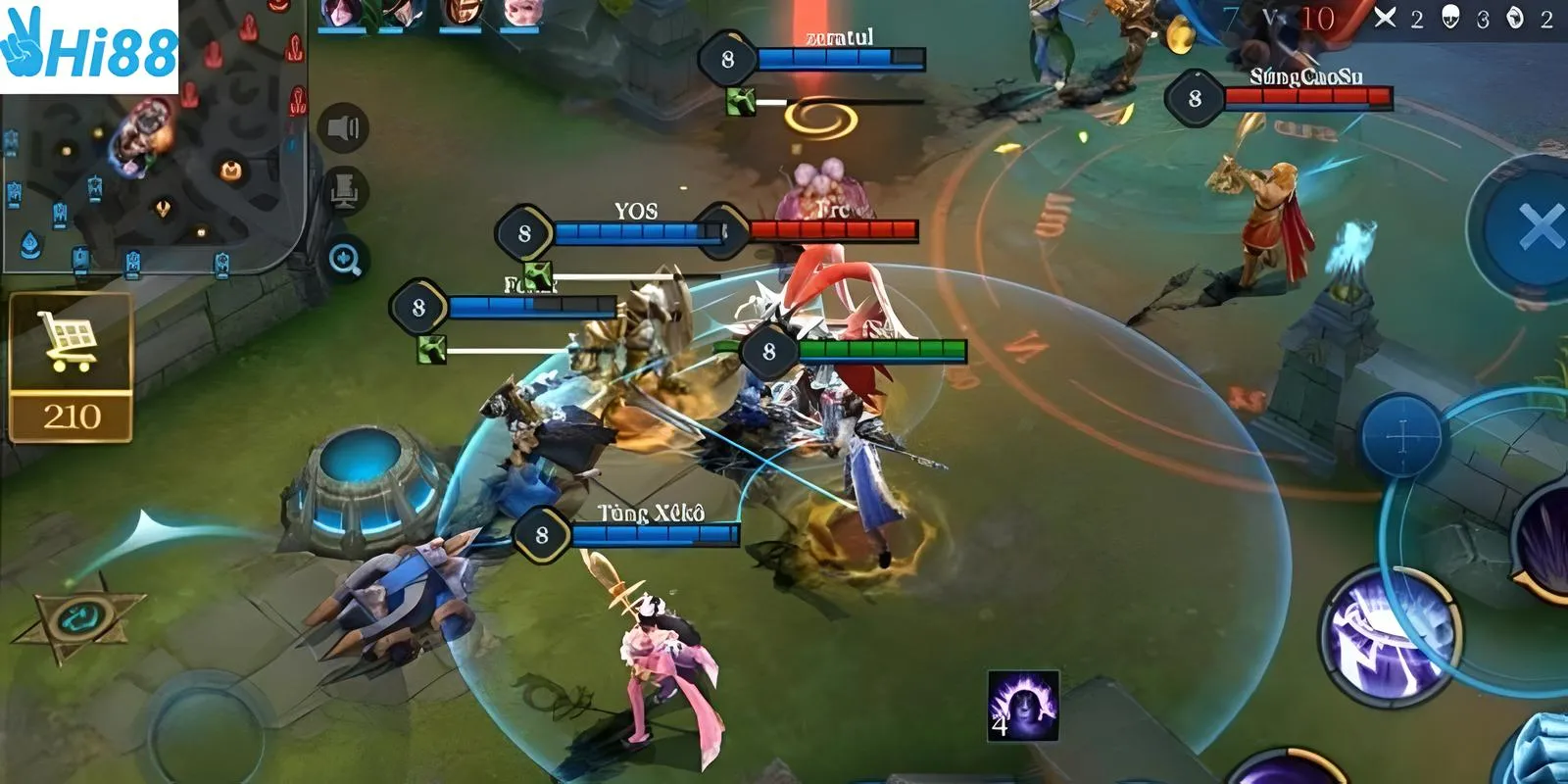Click the Hi88 logo watermark
This screenshot has height=784, width=1568.
pos(88,47)
